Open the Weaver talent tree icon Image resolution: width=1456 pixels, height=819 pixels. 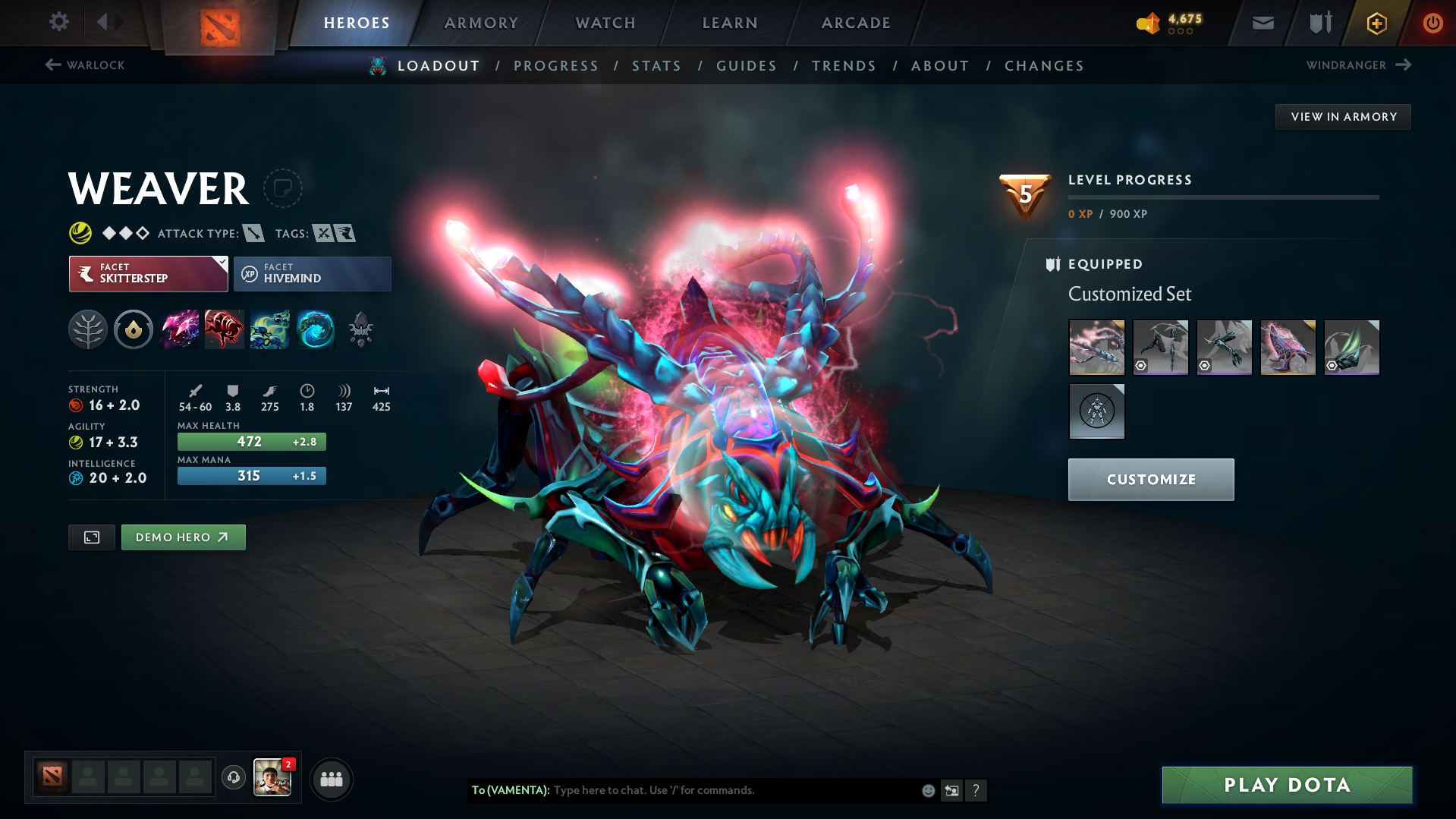point(87,329)
